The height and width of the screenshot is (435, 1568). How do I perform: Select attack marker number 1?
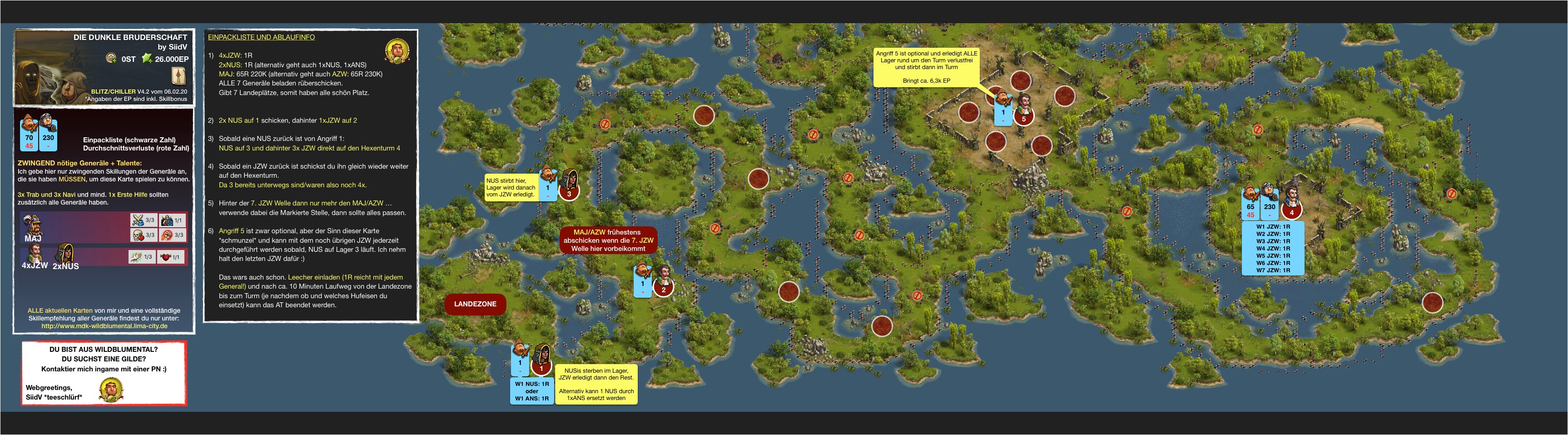(x=541, y=368)
